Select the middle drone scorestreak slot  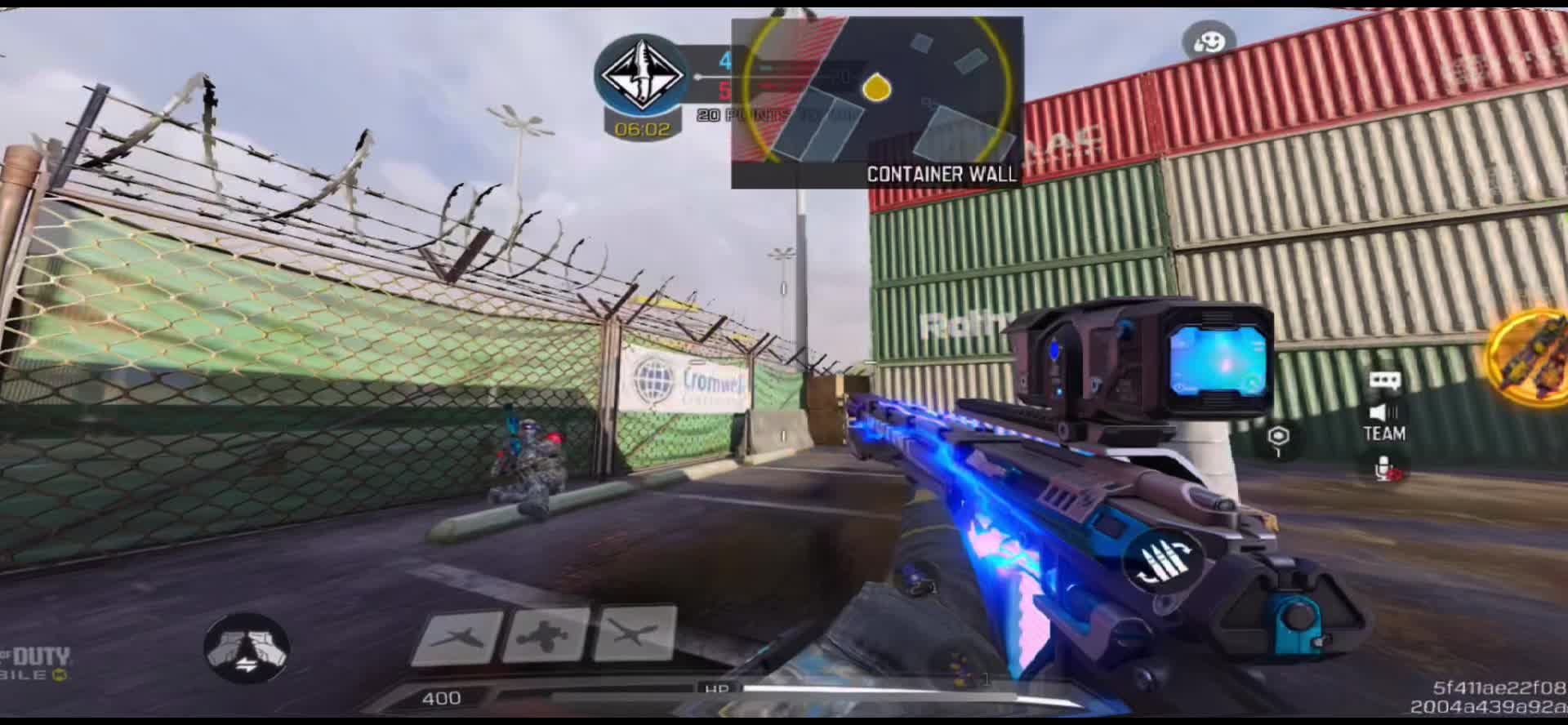[x=546, y=635]
